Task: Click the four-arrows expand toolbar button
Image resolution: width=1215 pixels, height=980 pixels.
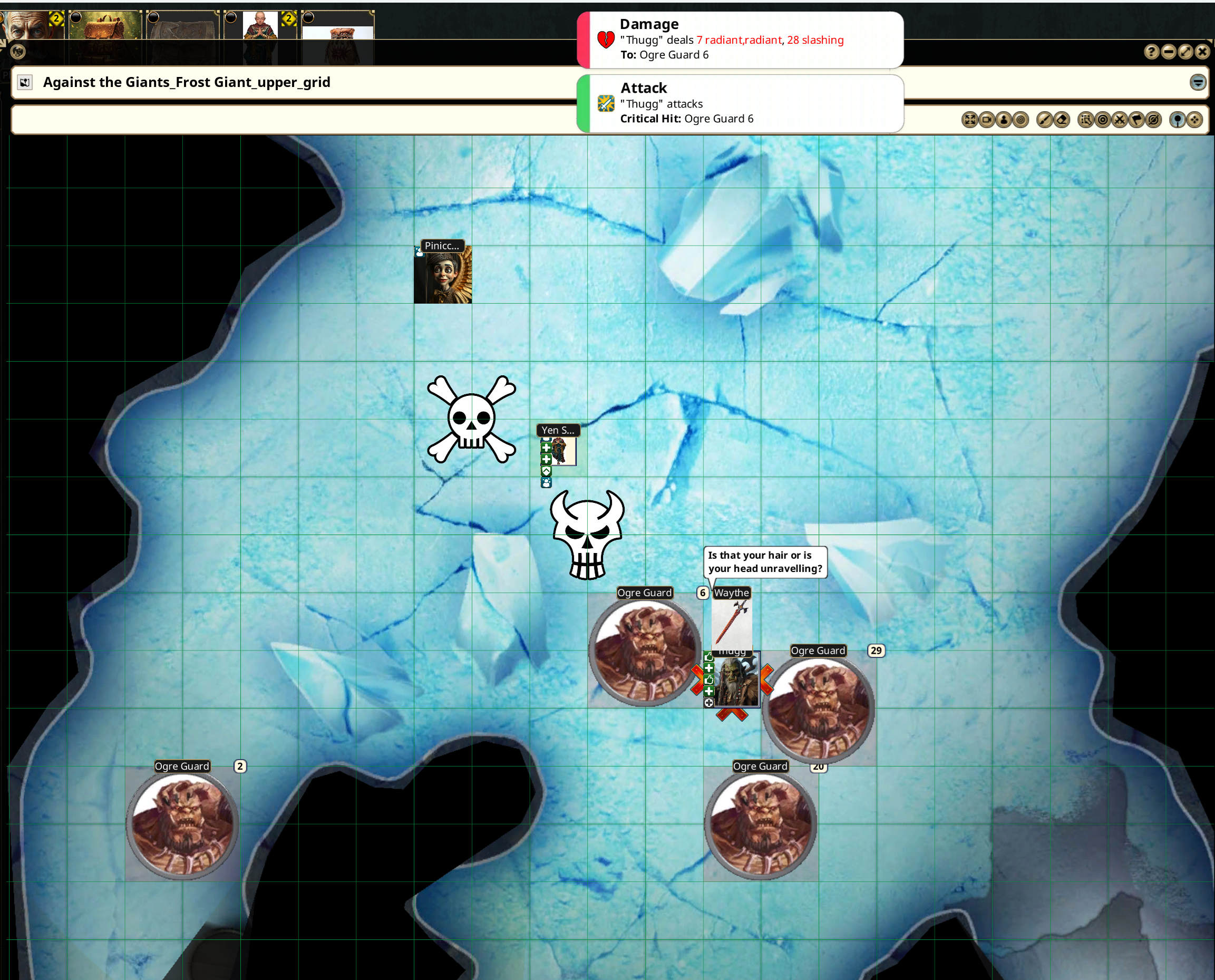Action: click(x=969, y=120)
